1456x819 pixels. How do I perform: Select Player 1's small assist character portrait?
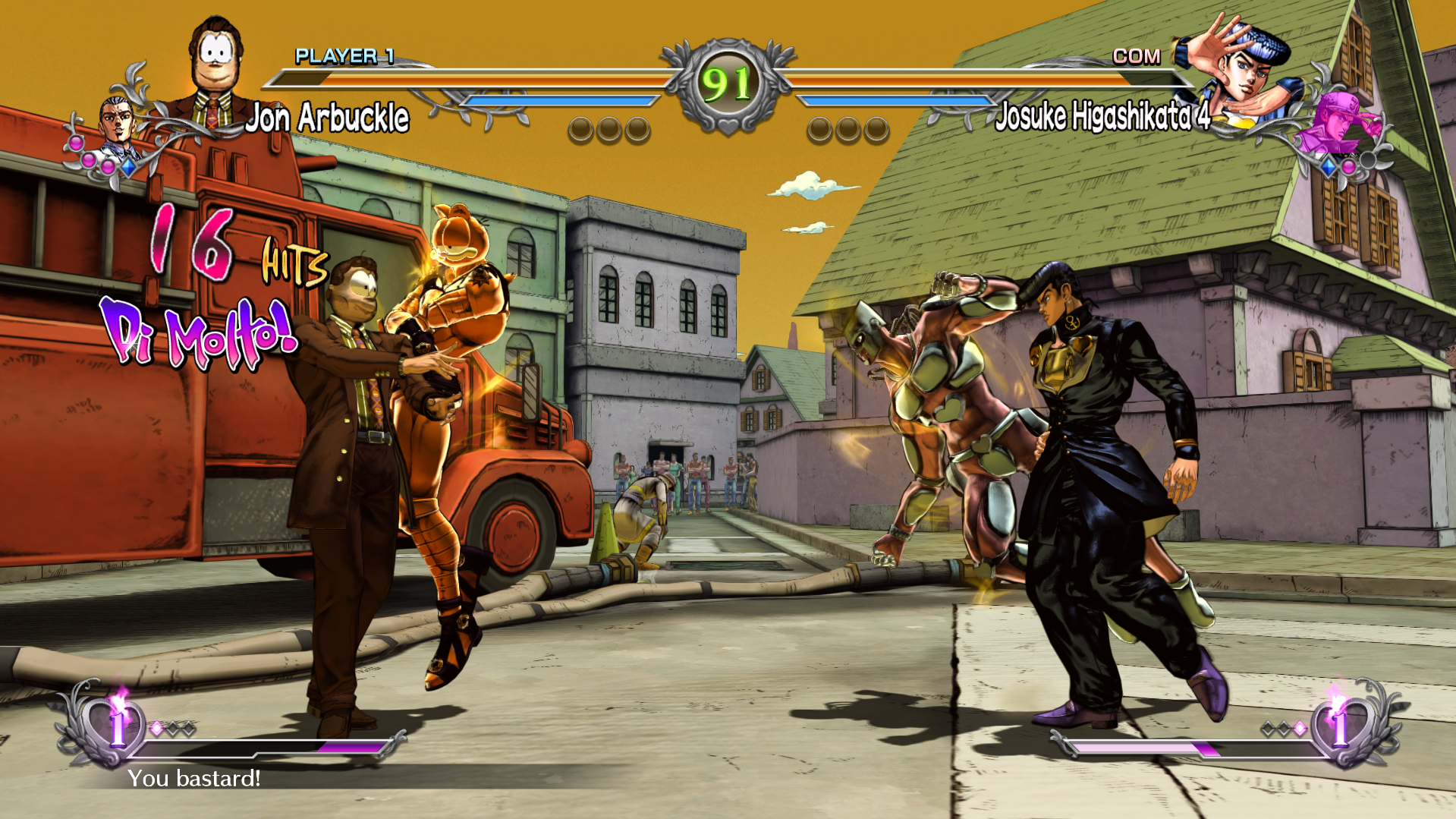117,124
